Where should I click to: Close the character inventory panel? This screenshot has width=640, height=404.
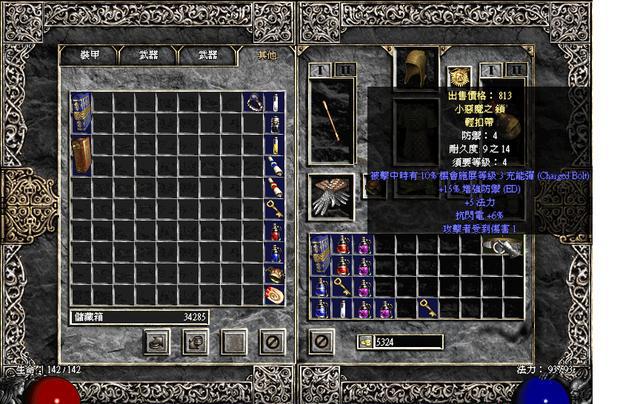tap(321, 341)
